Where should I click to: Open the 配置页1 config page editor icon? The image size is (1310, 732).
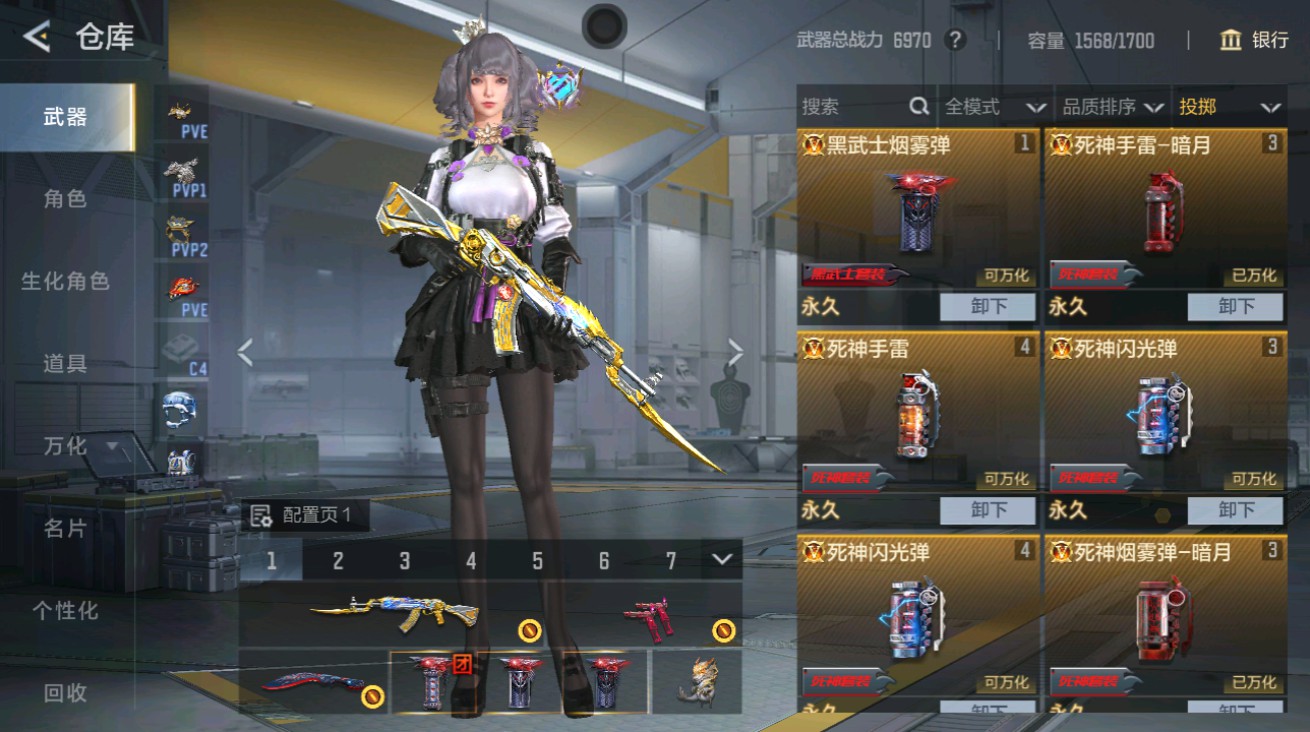[263, 513]
